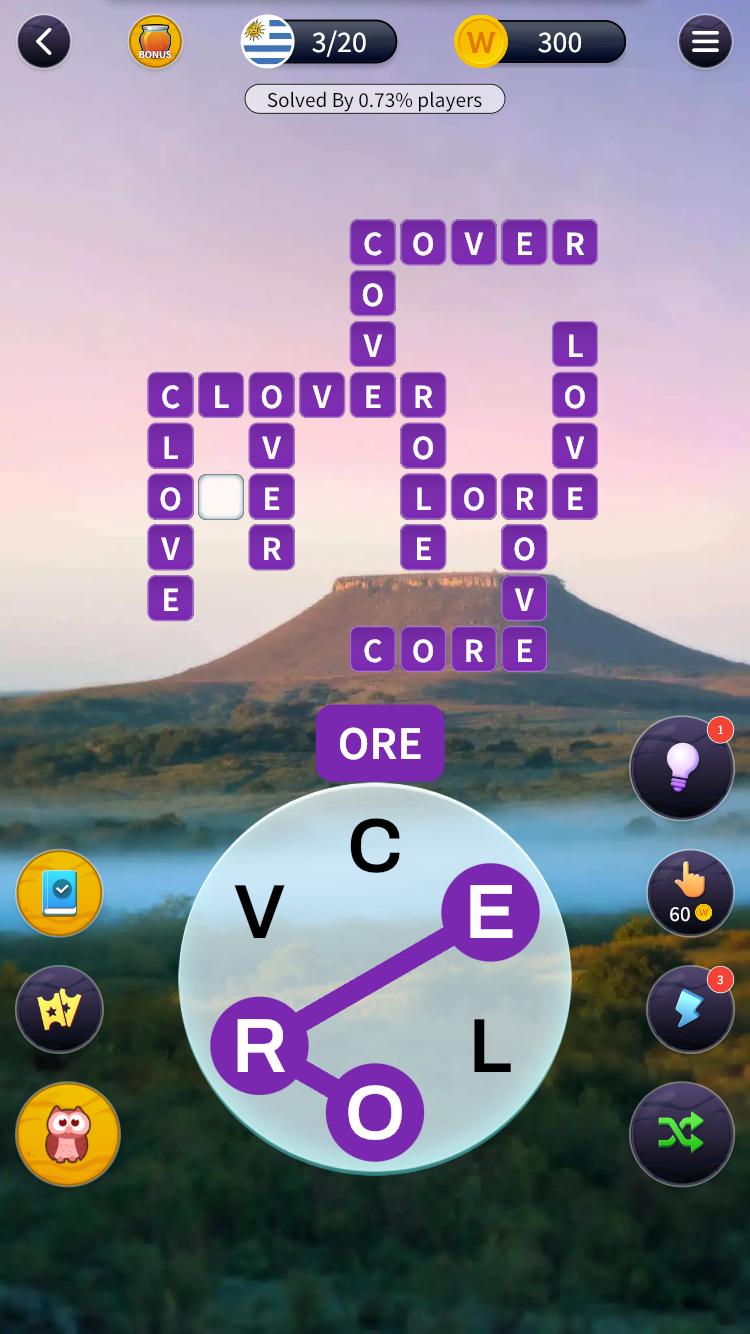
Task: Tap the owl mascot button
Action: tap(68, 1134)
